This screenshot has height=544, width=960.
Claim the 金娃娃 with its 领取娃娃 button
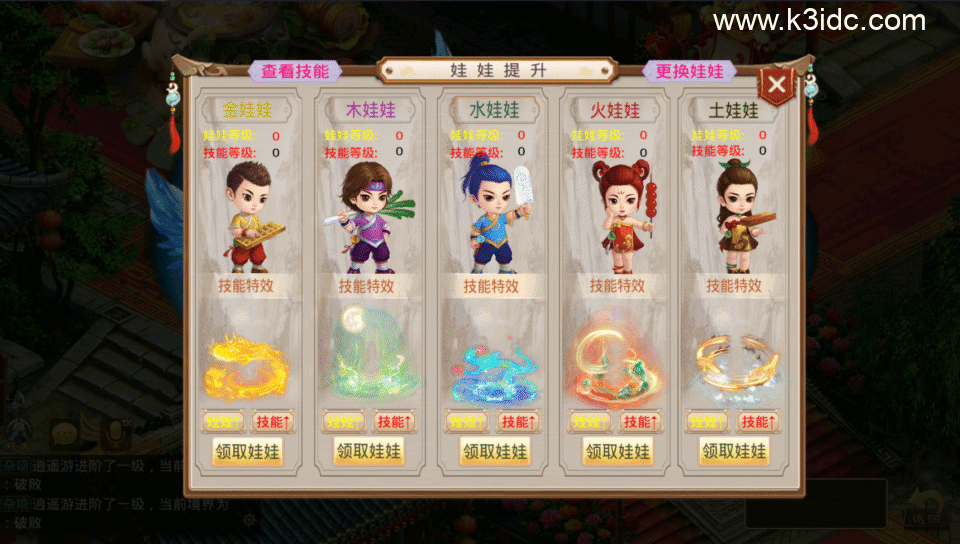click(247, 451)
